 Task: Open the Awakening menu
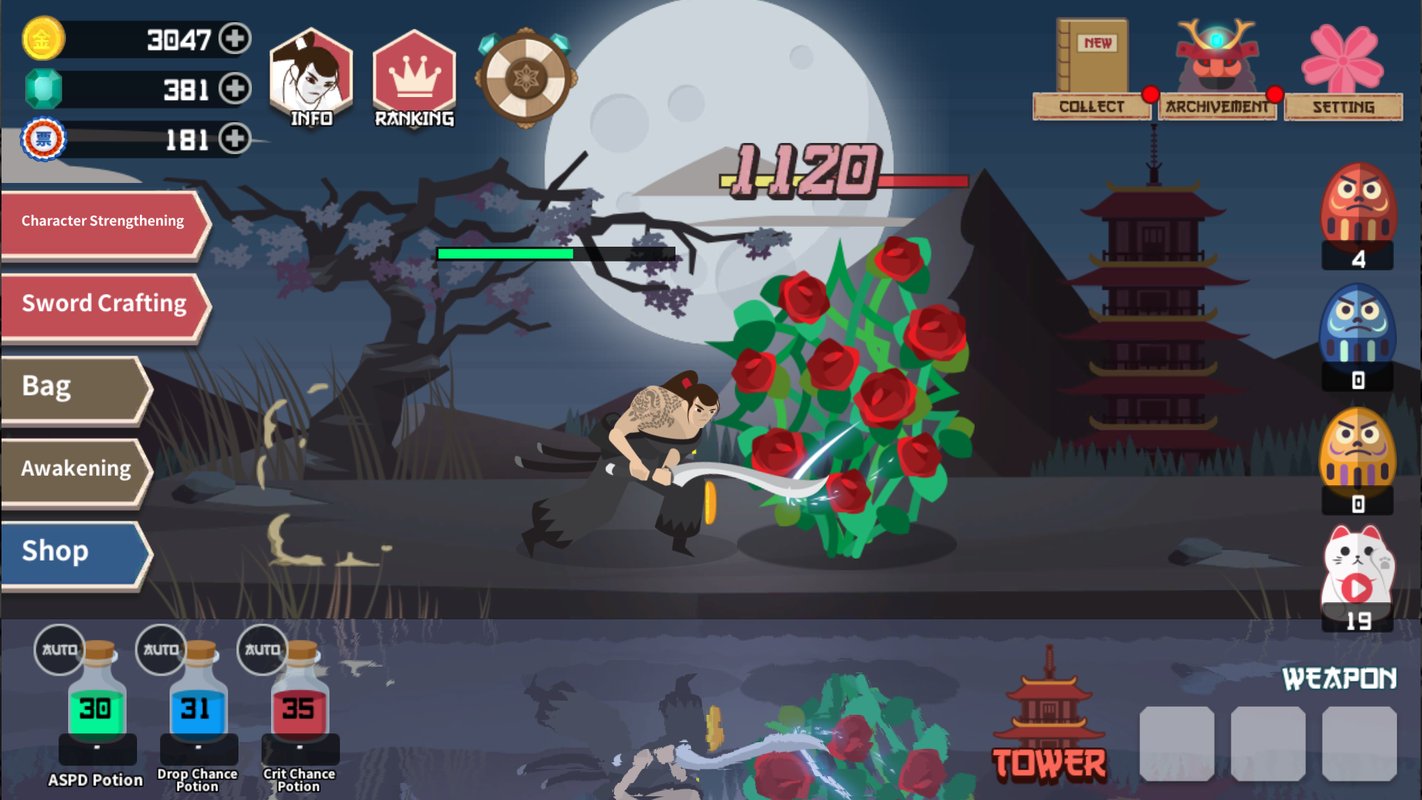pos(75,469)
